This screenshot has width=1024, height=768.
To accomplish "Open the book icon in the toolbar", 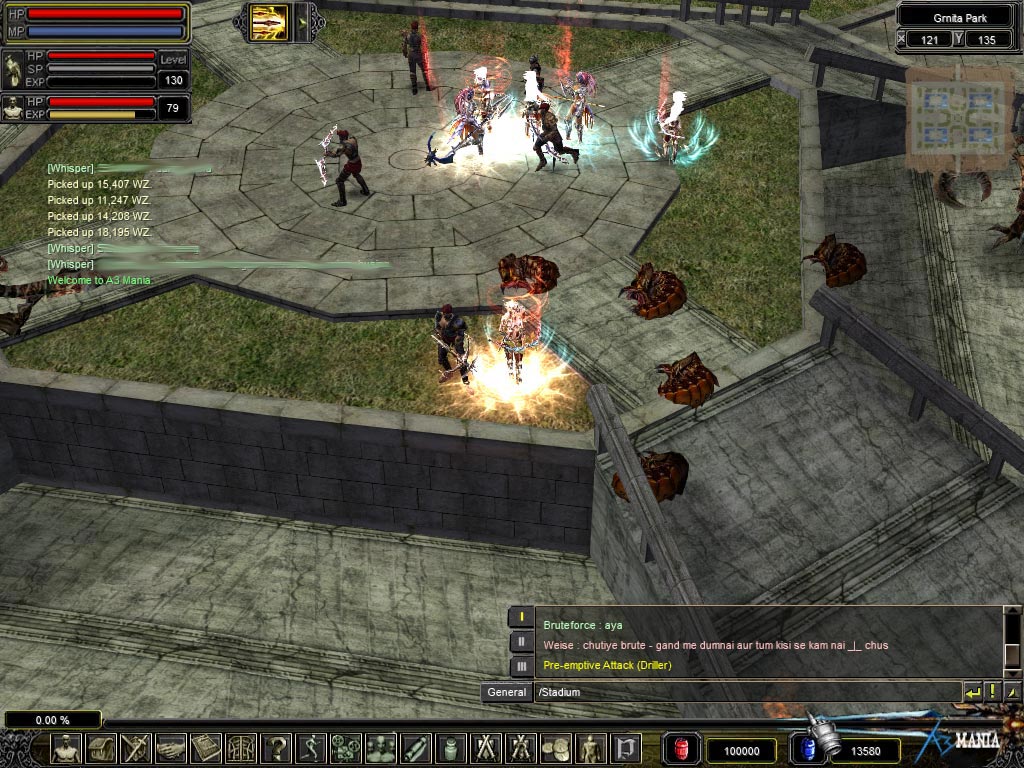I will (x=206, y=748).
